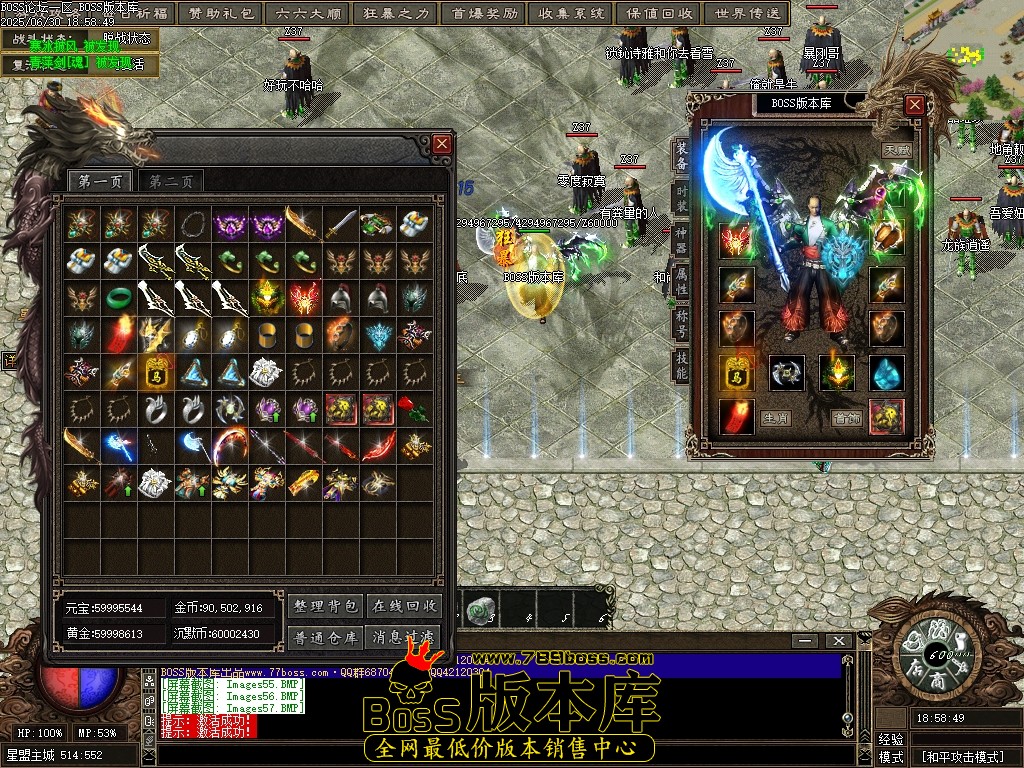This screenshot has height=768, width=1024.
Task: Click the 整理背包 sort bag button
Action: tap(325, 606)
